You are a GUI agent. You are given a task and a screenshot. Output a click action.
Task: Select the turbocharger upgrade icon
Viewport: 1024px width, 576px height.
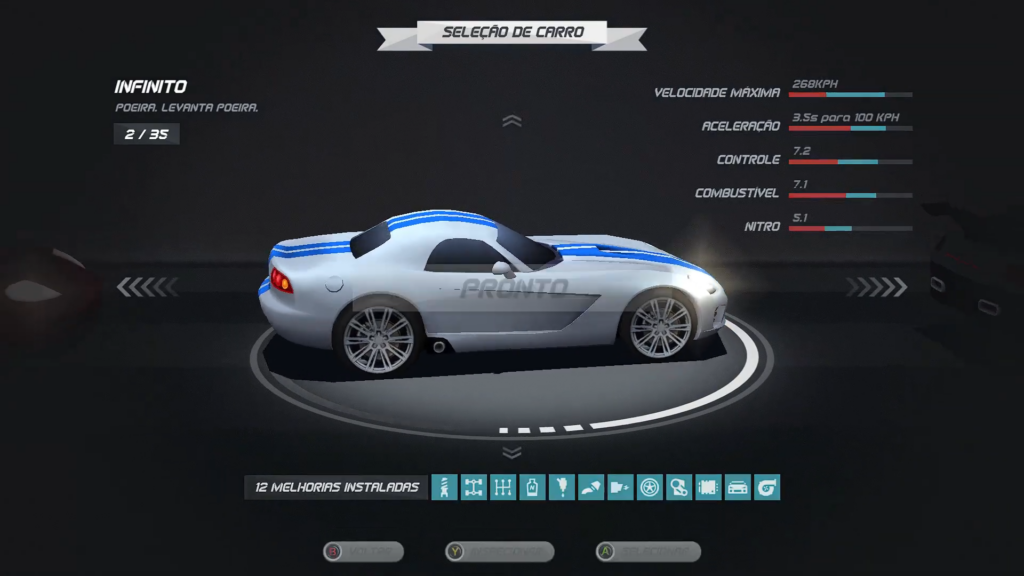(x=767, y=487)
